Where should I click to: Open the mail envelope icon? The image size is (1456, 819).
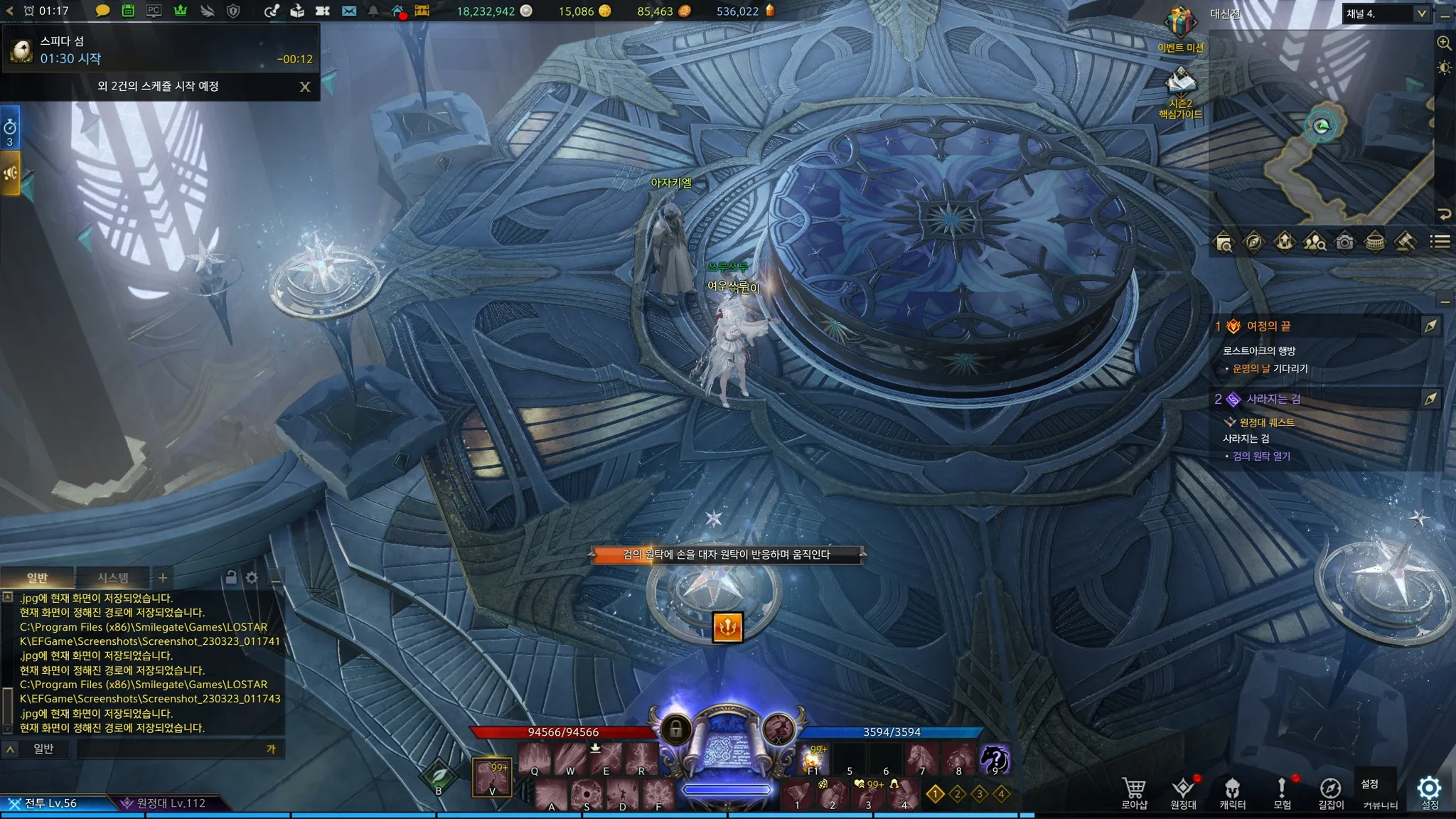348,11
